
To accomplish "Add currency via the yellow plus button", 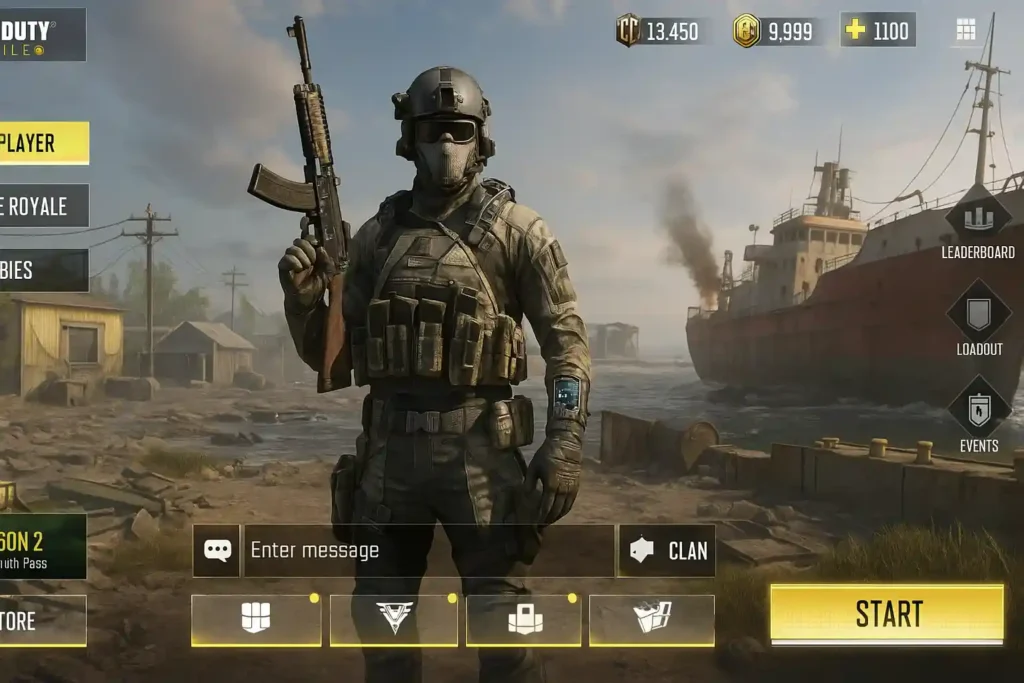I will click(855, 30).
